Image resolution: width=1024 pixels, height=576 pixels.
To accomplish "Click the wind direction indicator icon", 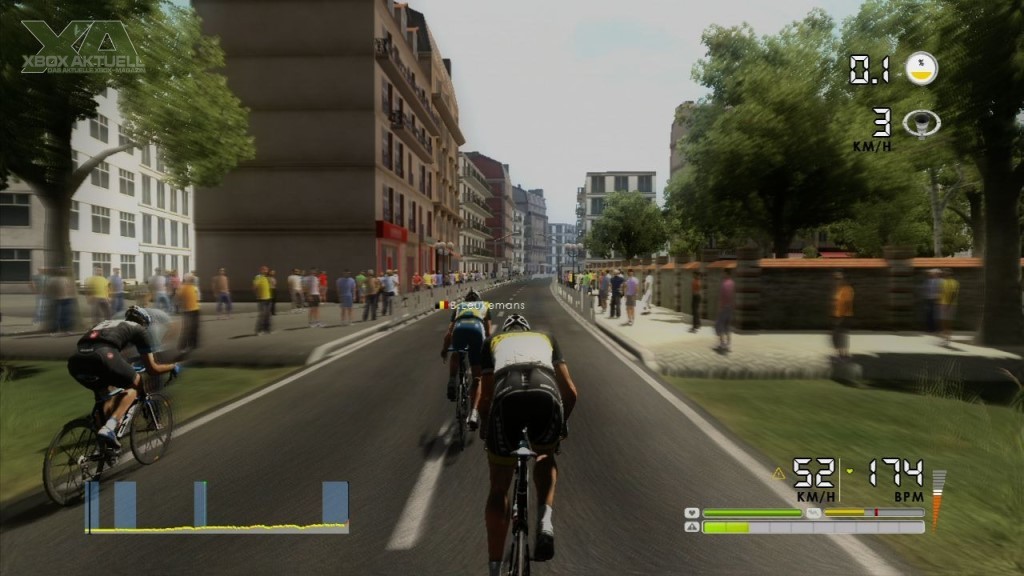I will 921,123.
